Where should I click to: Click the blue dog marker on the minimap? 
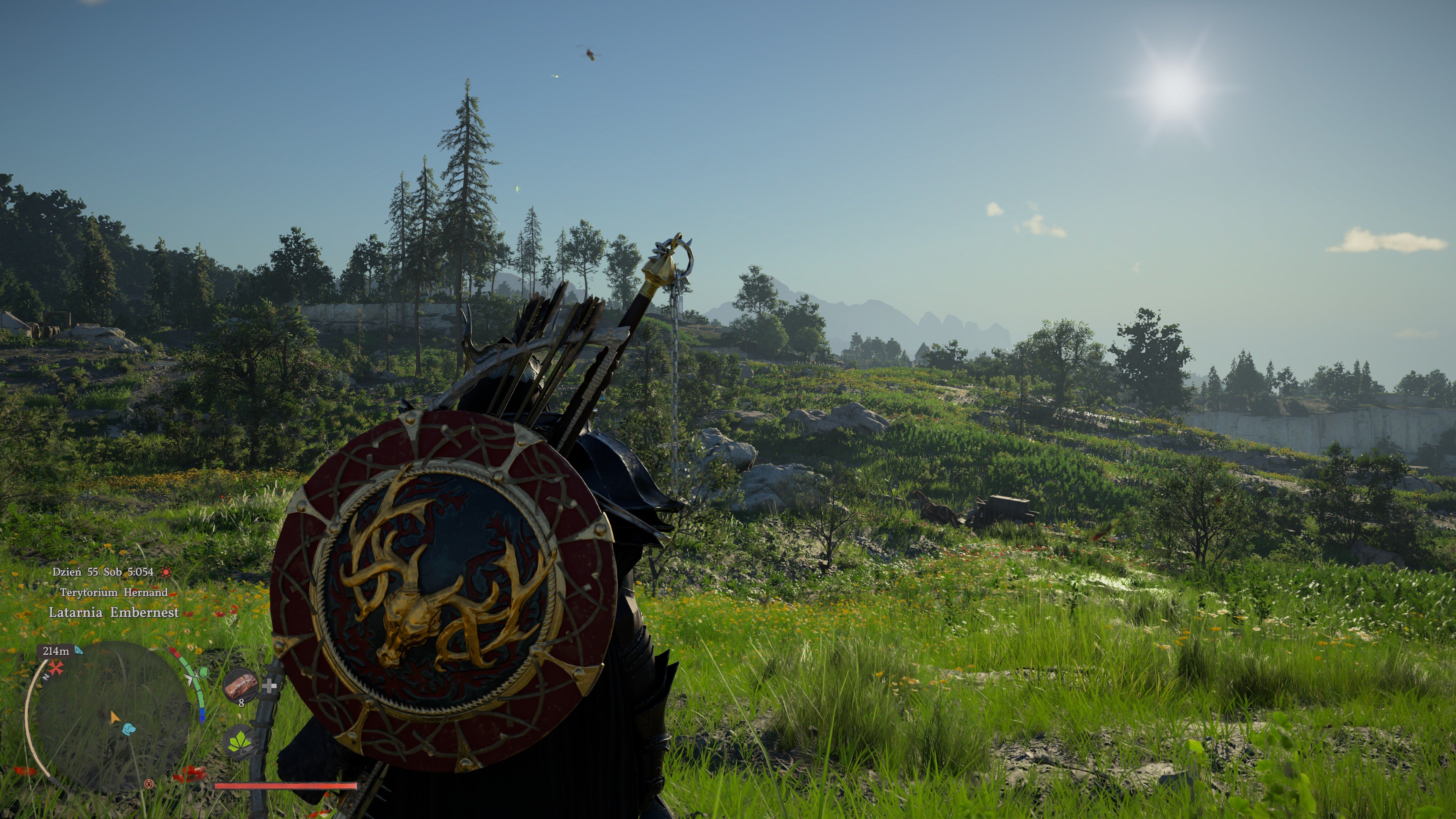coord(129,728)
